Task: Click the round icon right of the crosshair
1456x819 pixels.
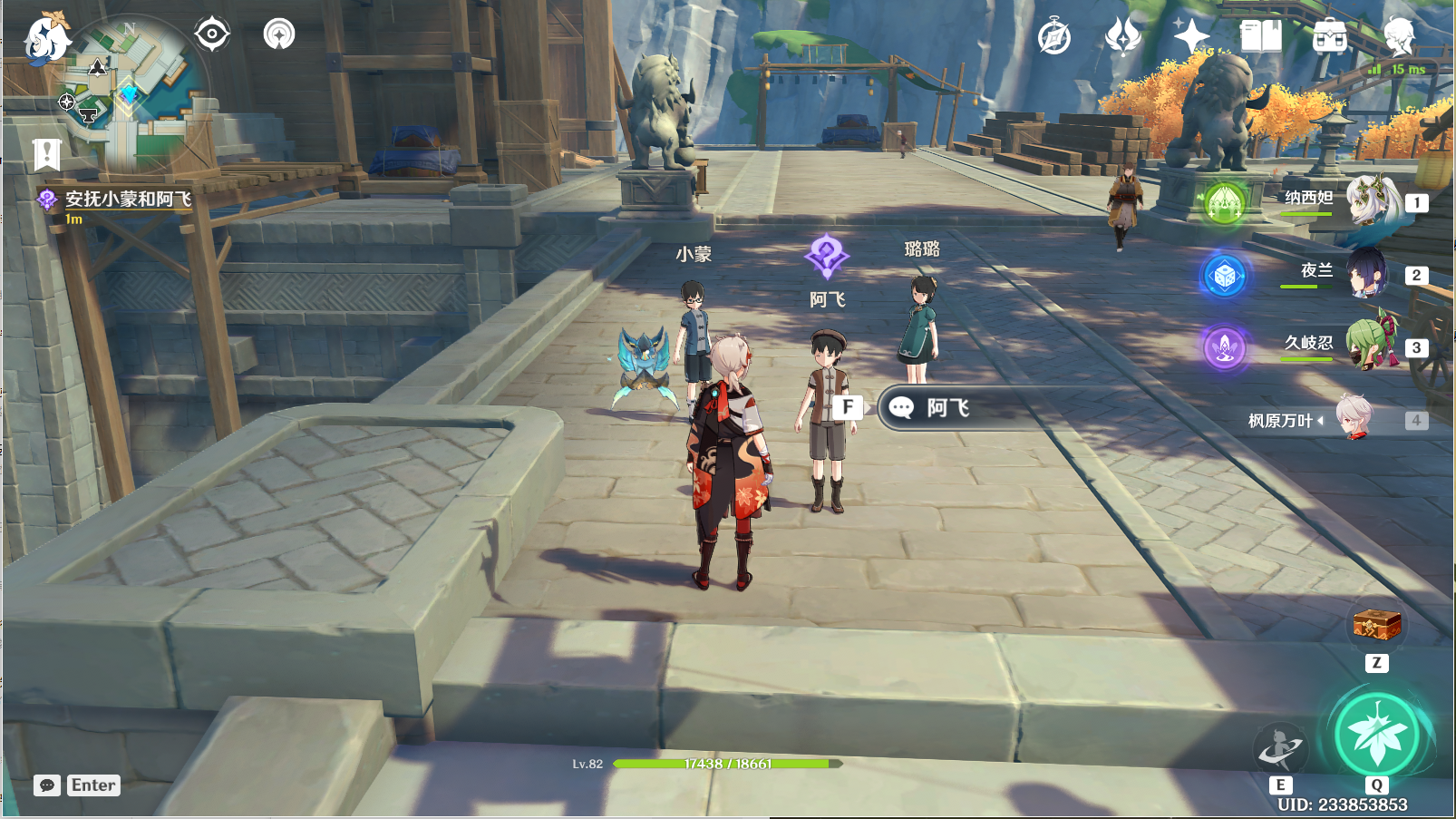Action: pyautogui.click(x=279, y=34)
